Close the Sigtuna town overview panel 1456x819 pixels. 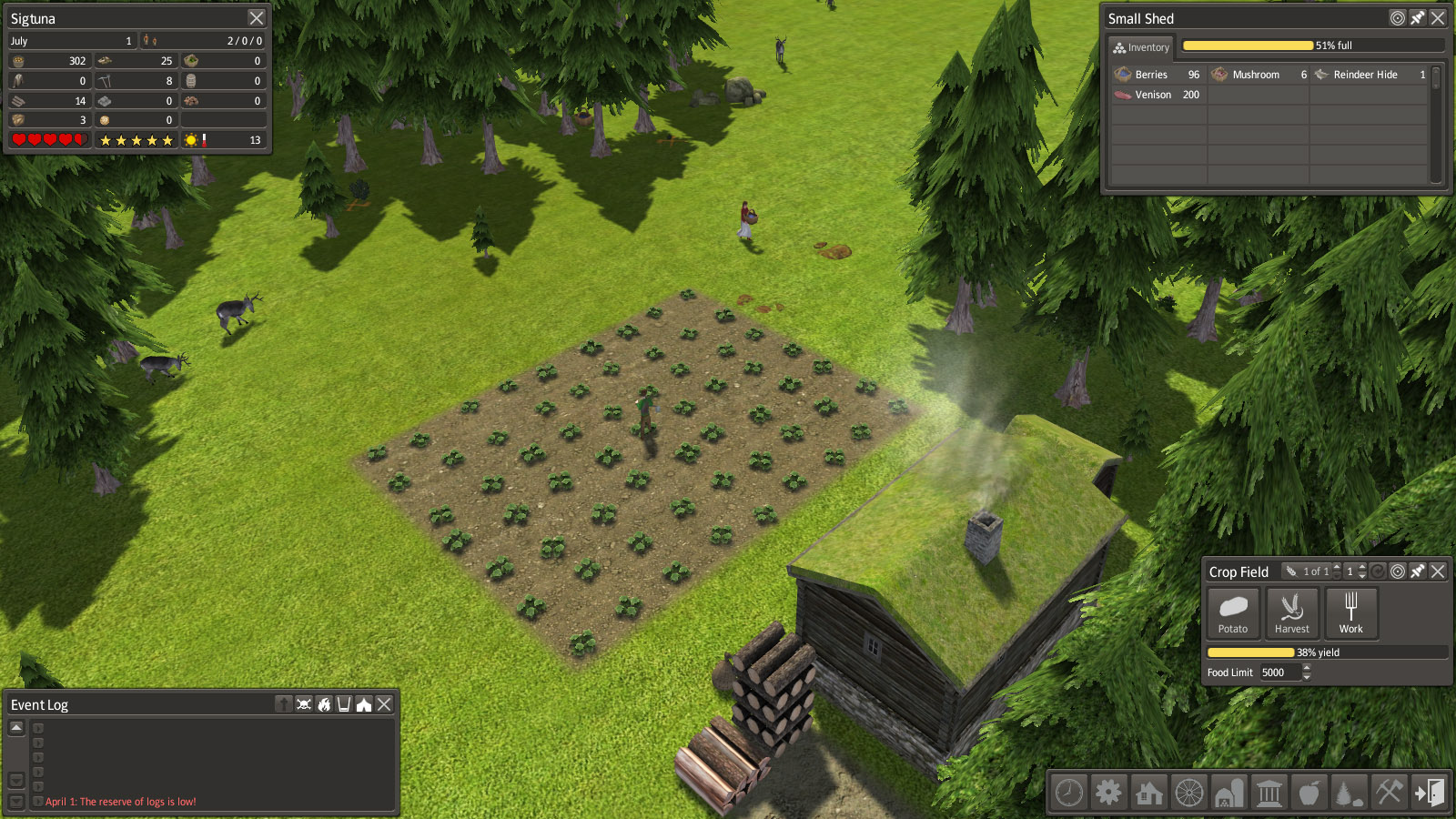point(257,18)
